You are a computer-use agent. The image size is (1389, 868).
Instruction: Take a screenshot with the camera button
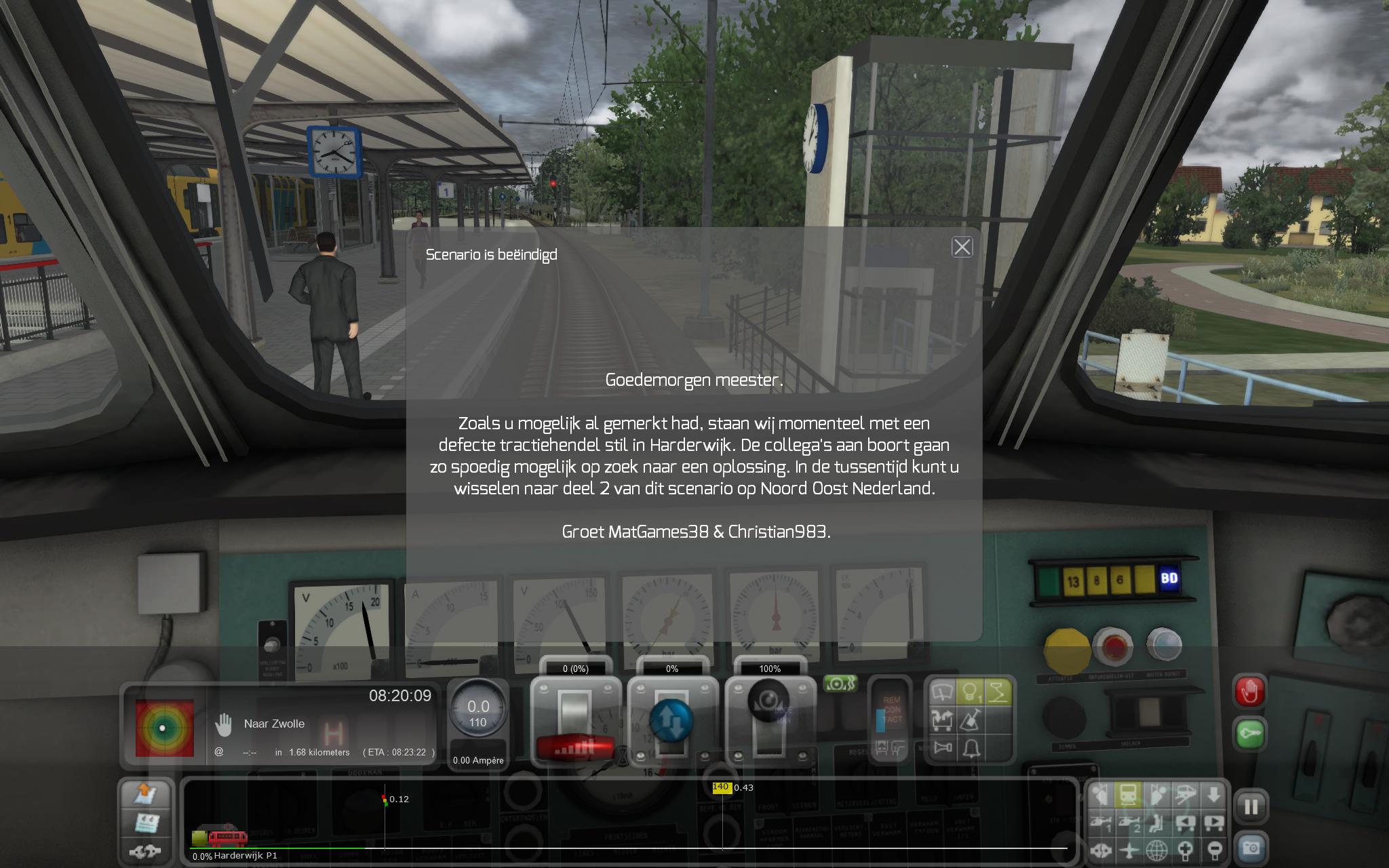pos(1251,848)
